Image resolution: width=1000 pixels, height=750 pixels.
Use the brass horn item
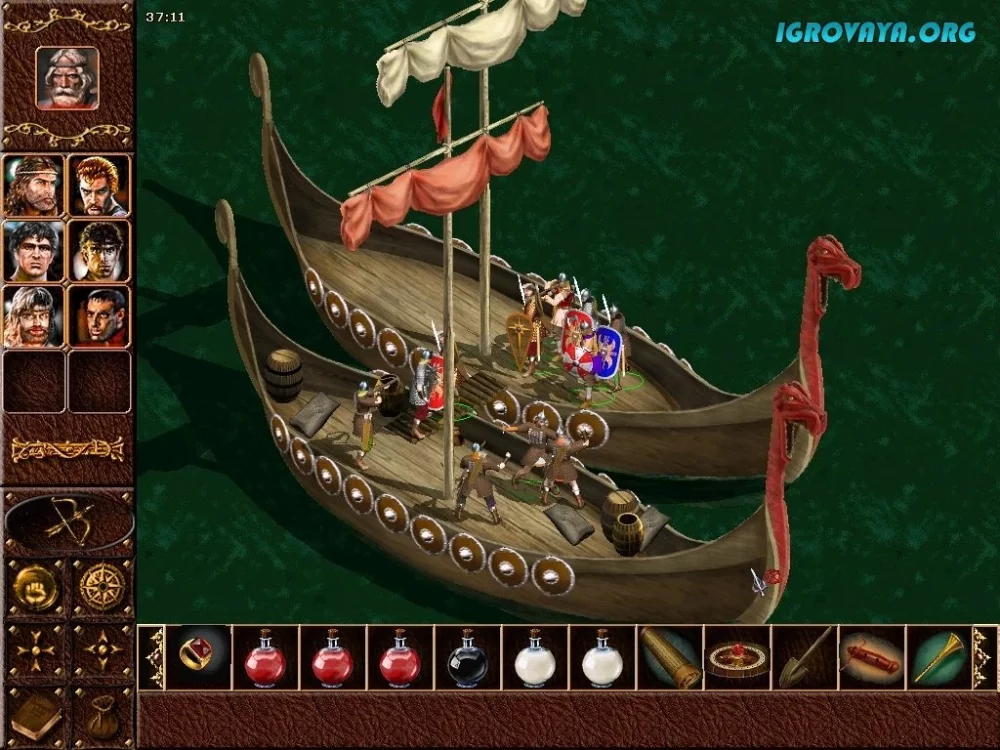(x=938, y=657)
